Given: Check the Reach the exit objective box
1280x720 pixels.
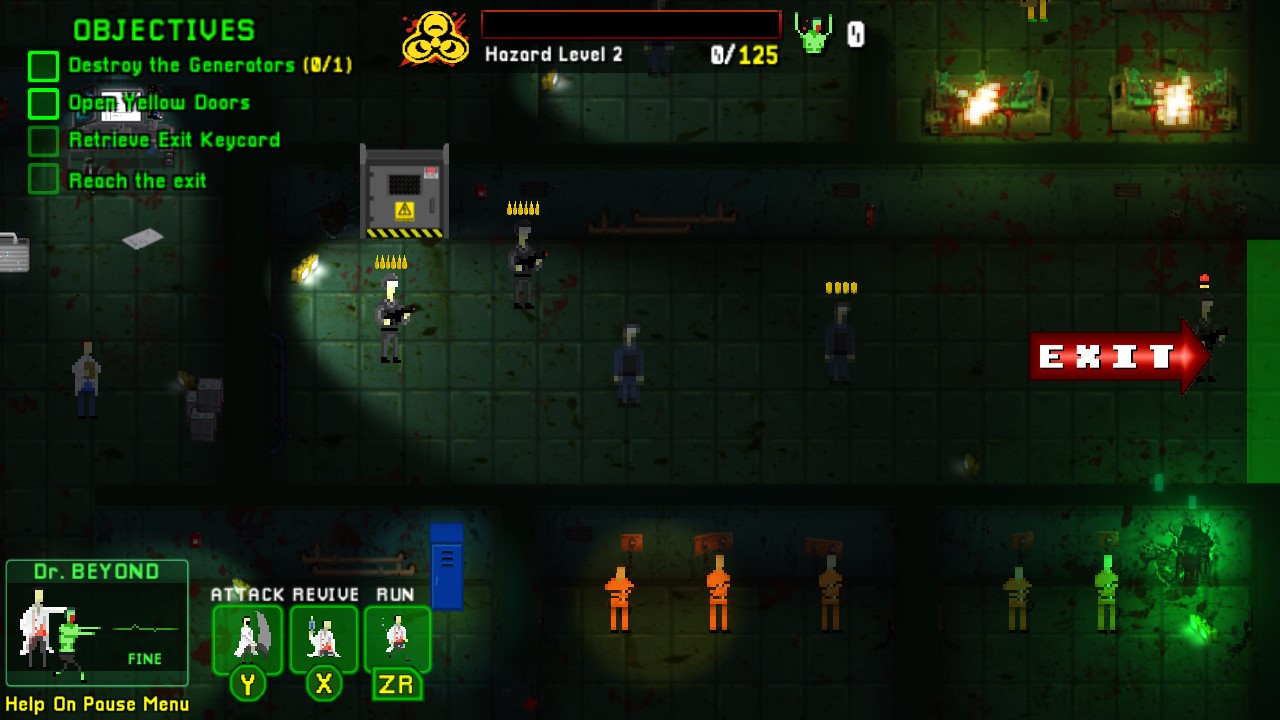Looking at the screenshot, I should 42,180.
